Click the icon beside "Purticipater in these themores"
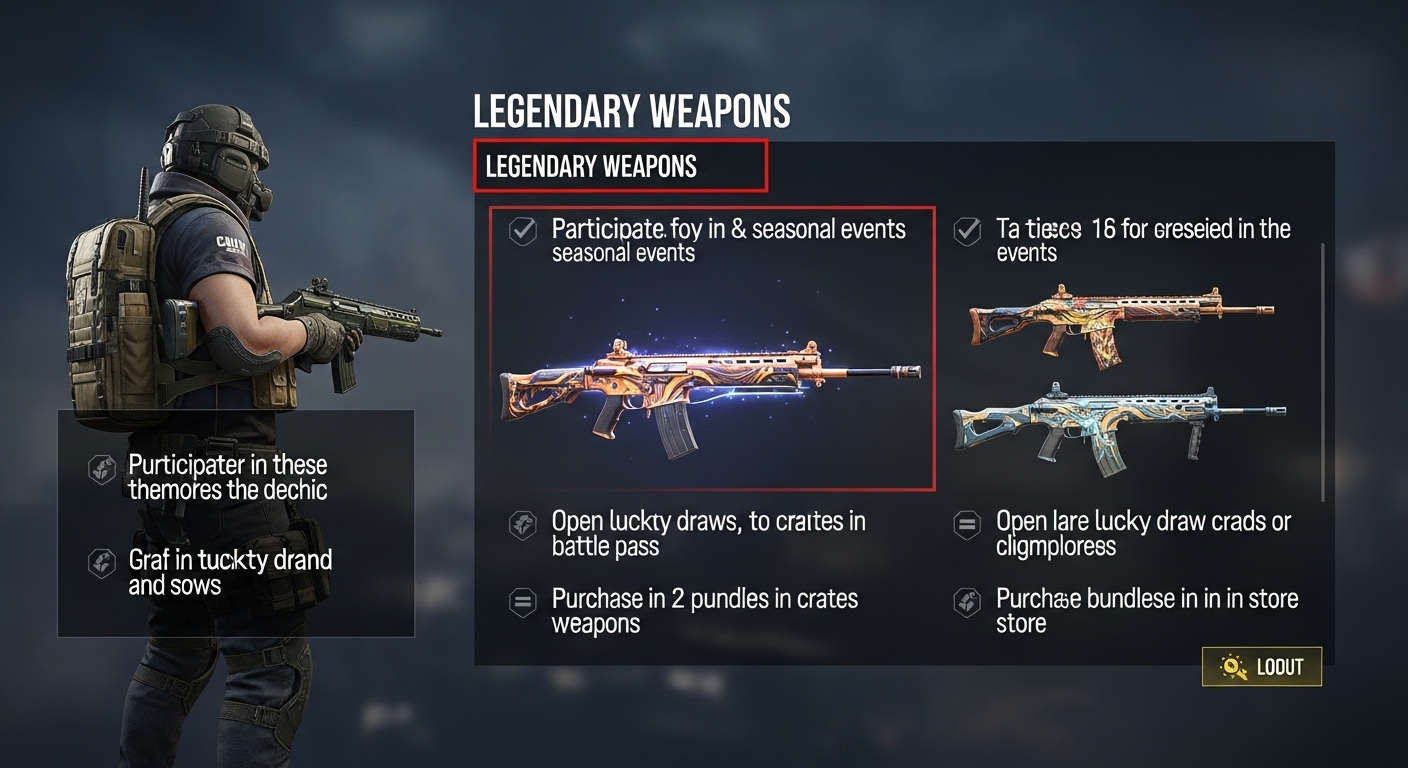Viewport: 1408px width, 768px height. pyautogui.click(x=101, y=467)
